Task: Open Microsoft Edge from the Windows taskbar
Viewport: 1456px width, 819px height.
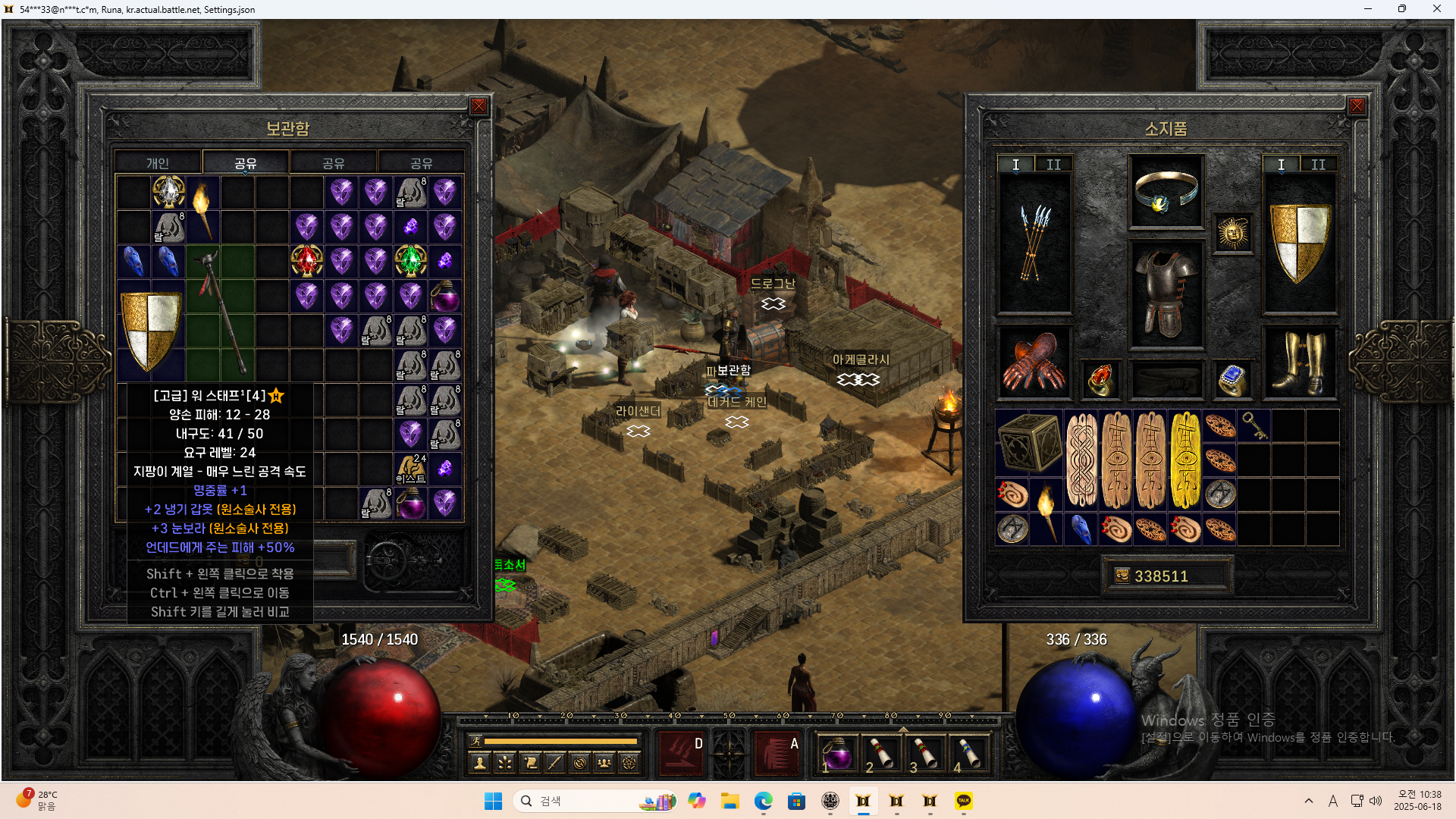Action: pyautogui.click(x=763, y=801)
